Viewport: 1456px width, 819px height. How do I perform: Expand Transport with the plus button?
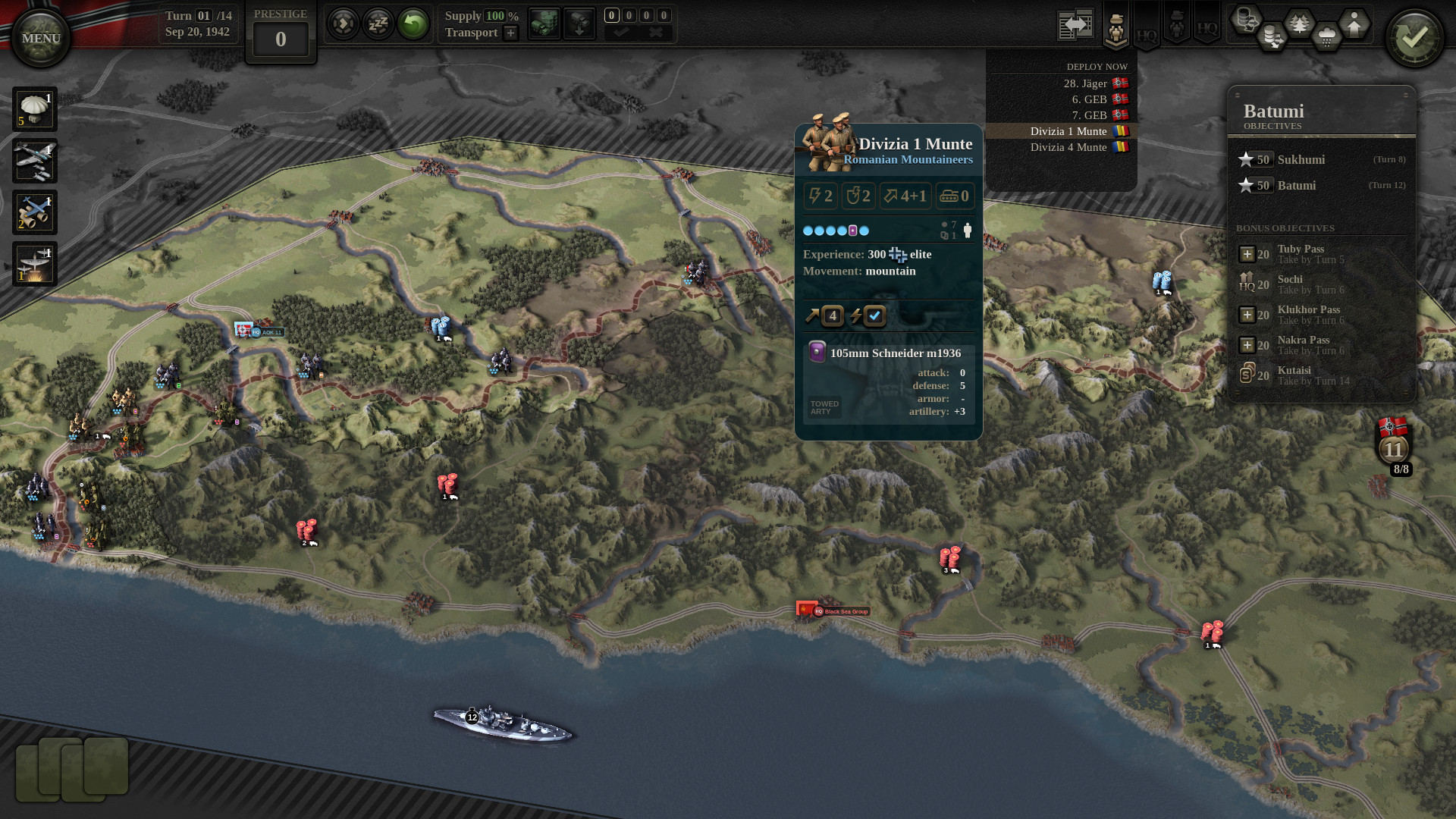pos(510,33)
